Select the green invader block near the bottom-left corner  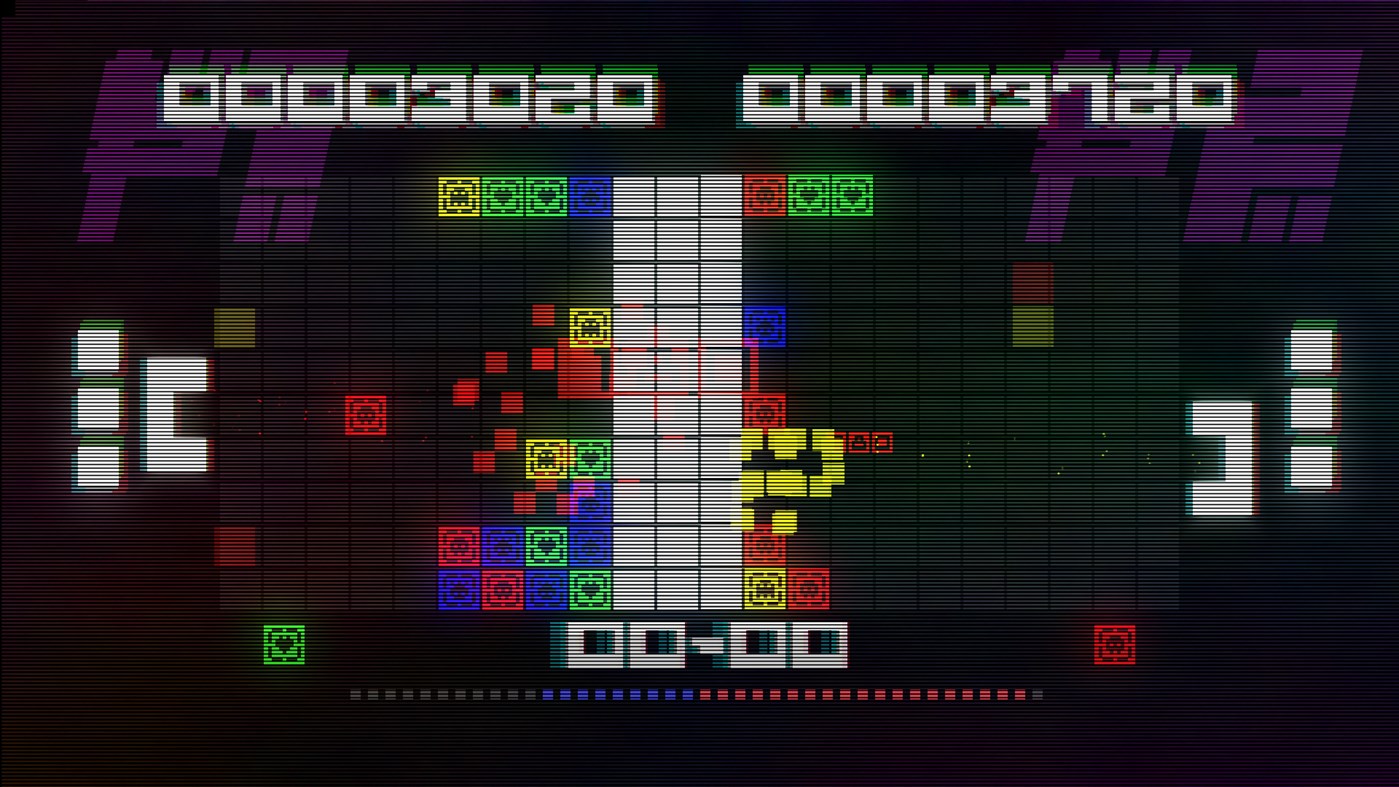[x=284, y=645]
